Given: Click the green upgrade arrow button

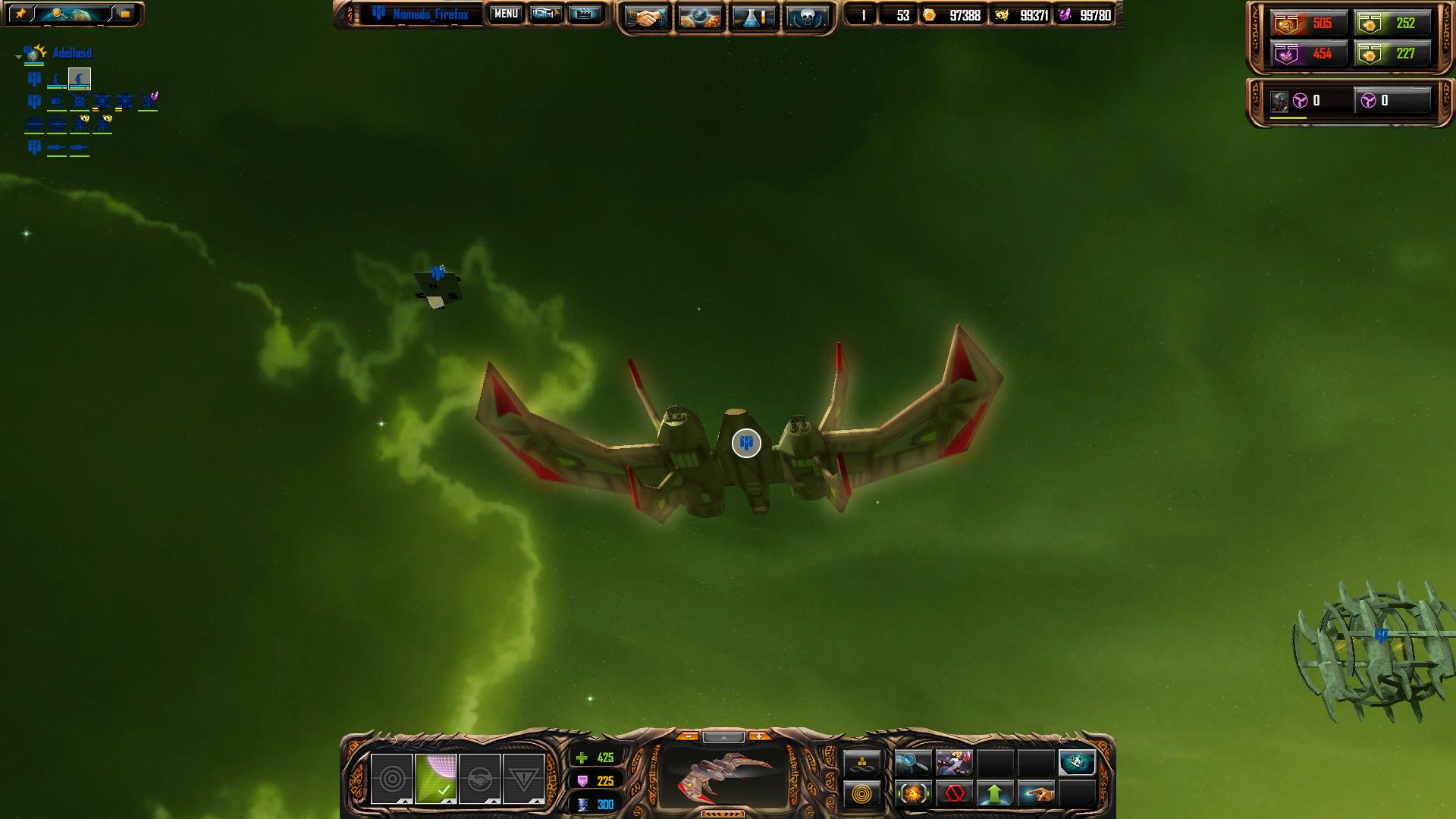Looking at the screenshot, I should [x=995, y=794].
